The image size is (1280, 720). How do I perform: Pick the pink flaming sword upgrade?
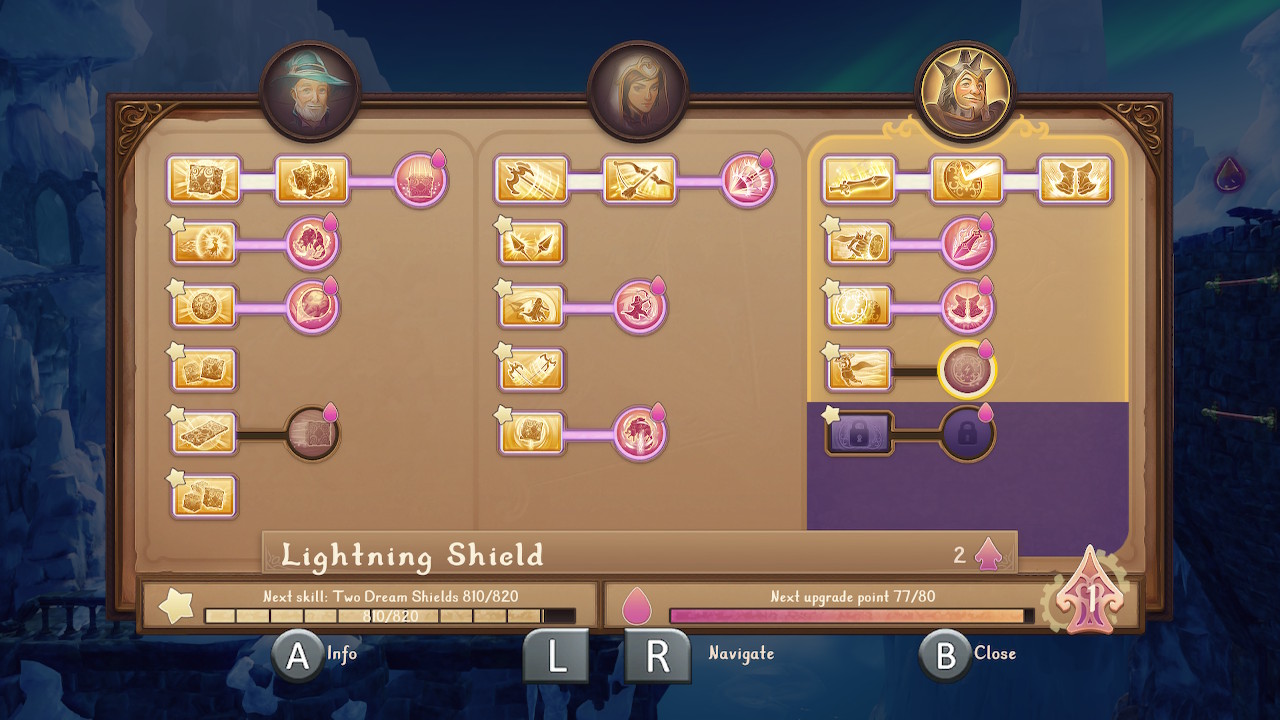pos(967,243)
